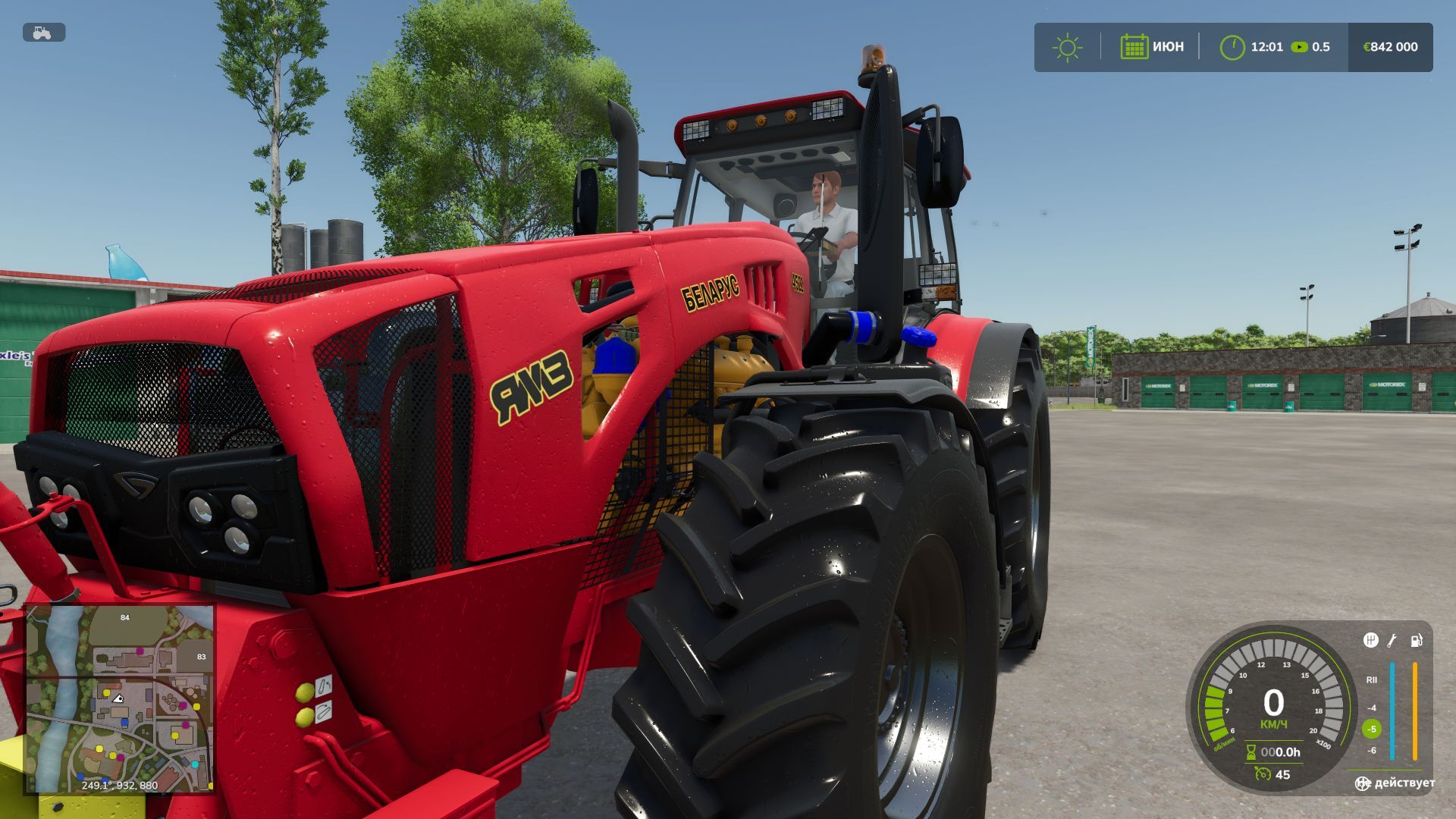Select the RII range indicator on the dashboard

(x=1372, y=679)
